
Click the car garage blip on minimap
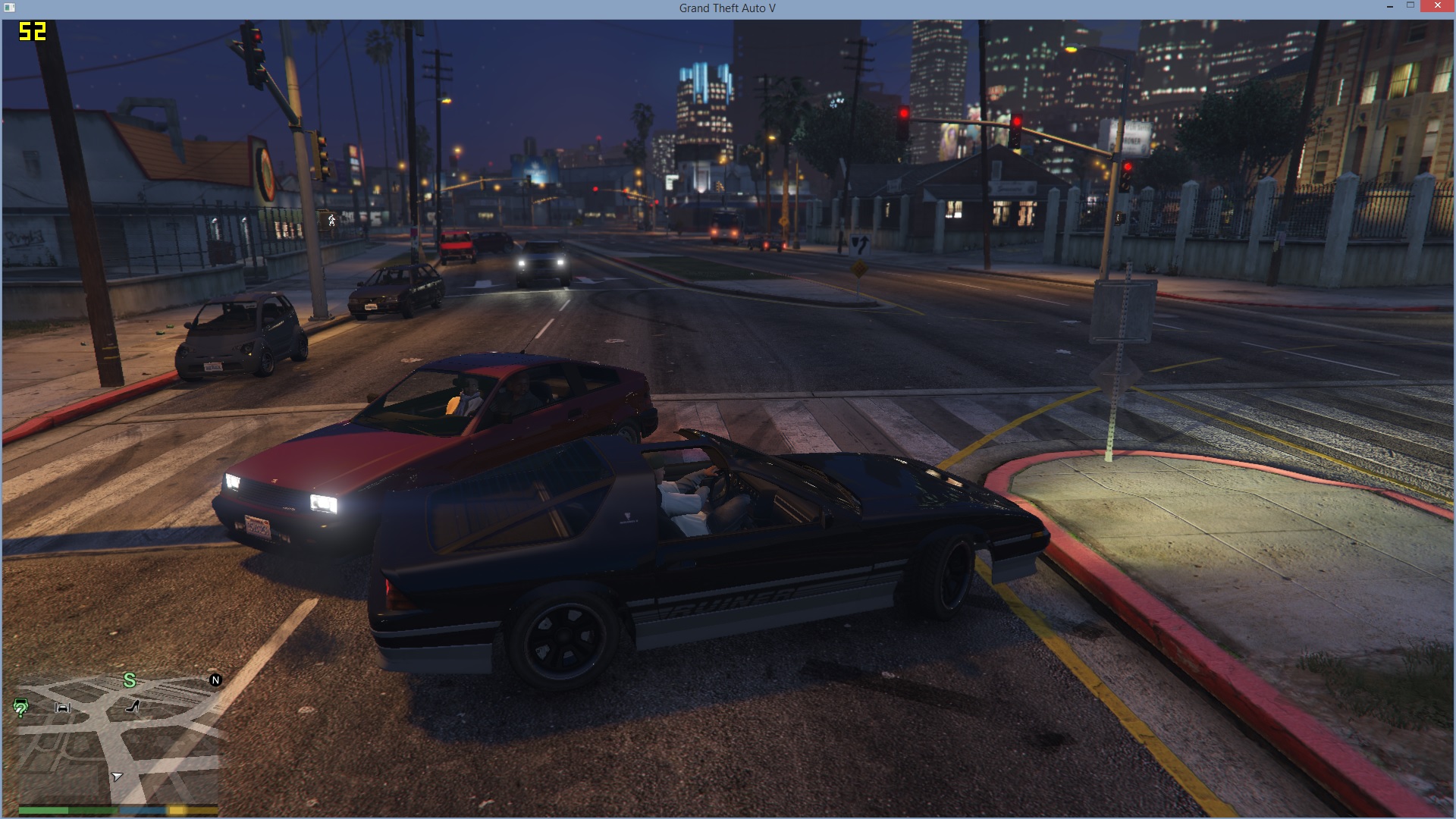[63, 708]
